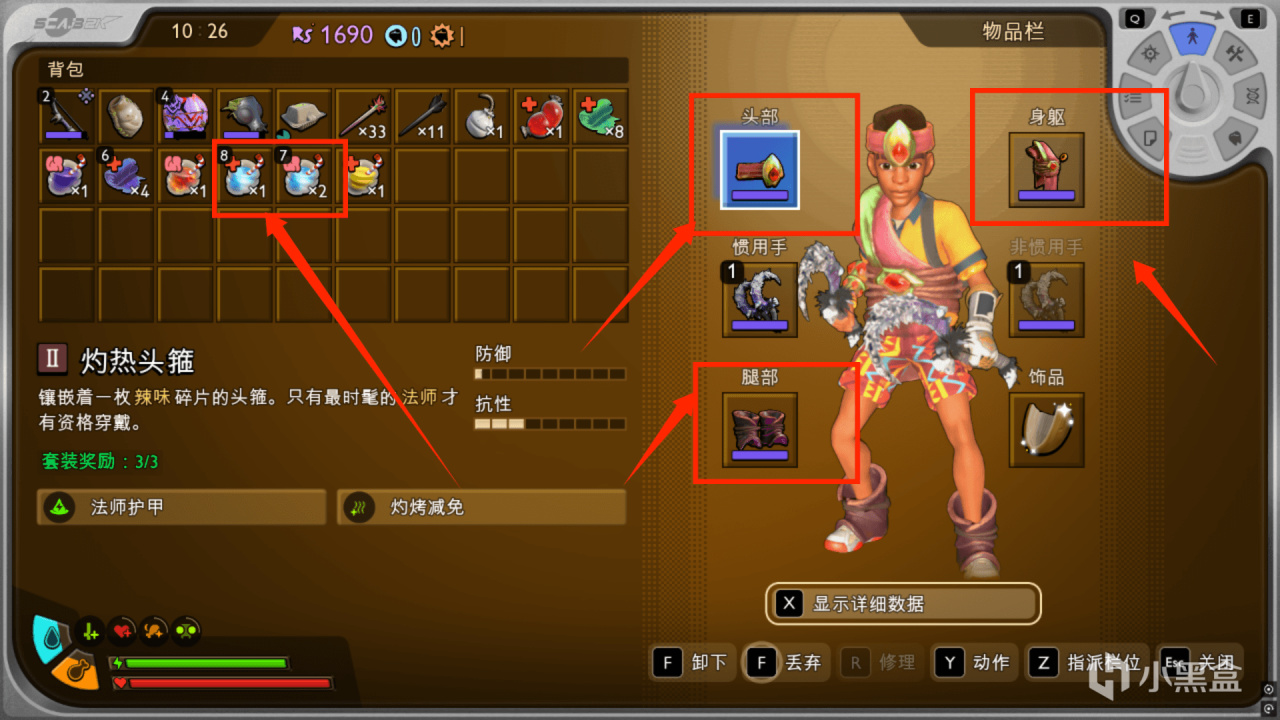Expand the radial menu left arrow (Q)

pos(1135,17)
